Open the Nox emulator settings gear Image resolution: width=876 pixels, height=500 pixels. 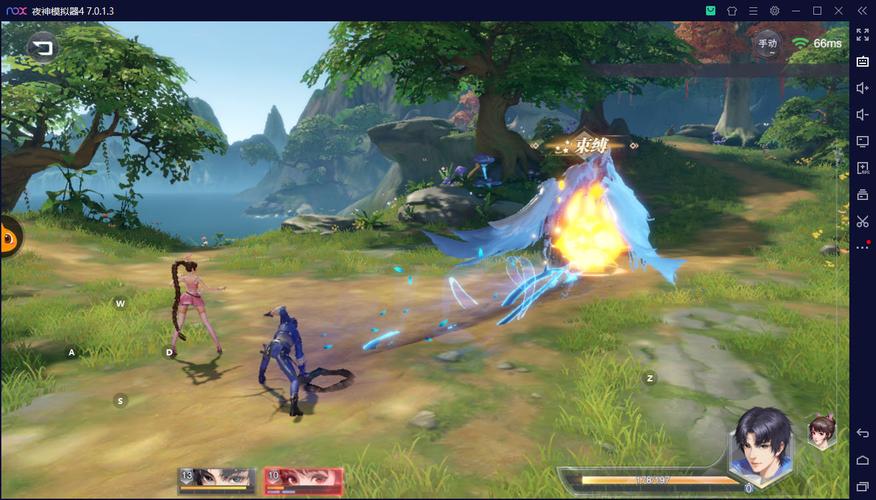pos(774,11)
